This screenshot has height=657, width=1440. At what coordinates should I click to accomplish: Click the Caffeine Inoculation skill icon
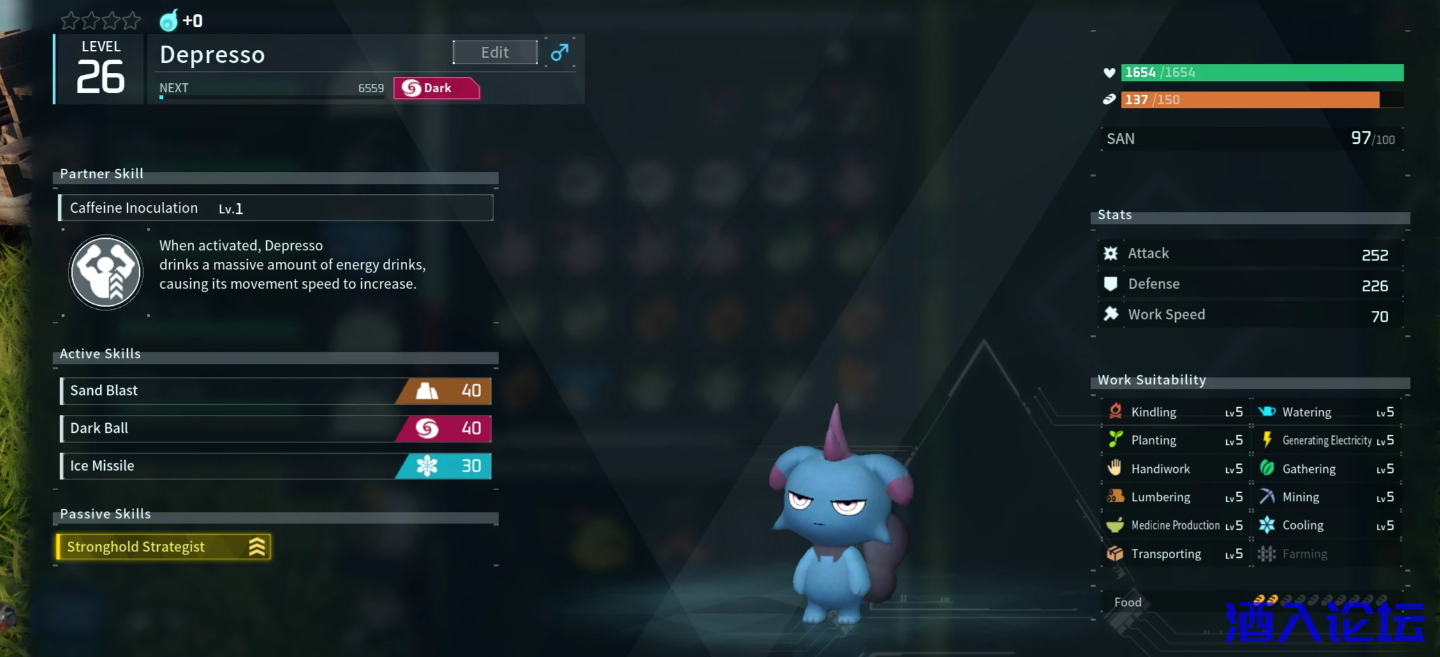click(106, 272)
